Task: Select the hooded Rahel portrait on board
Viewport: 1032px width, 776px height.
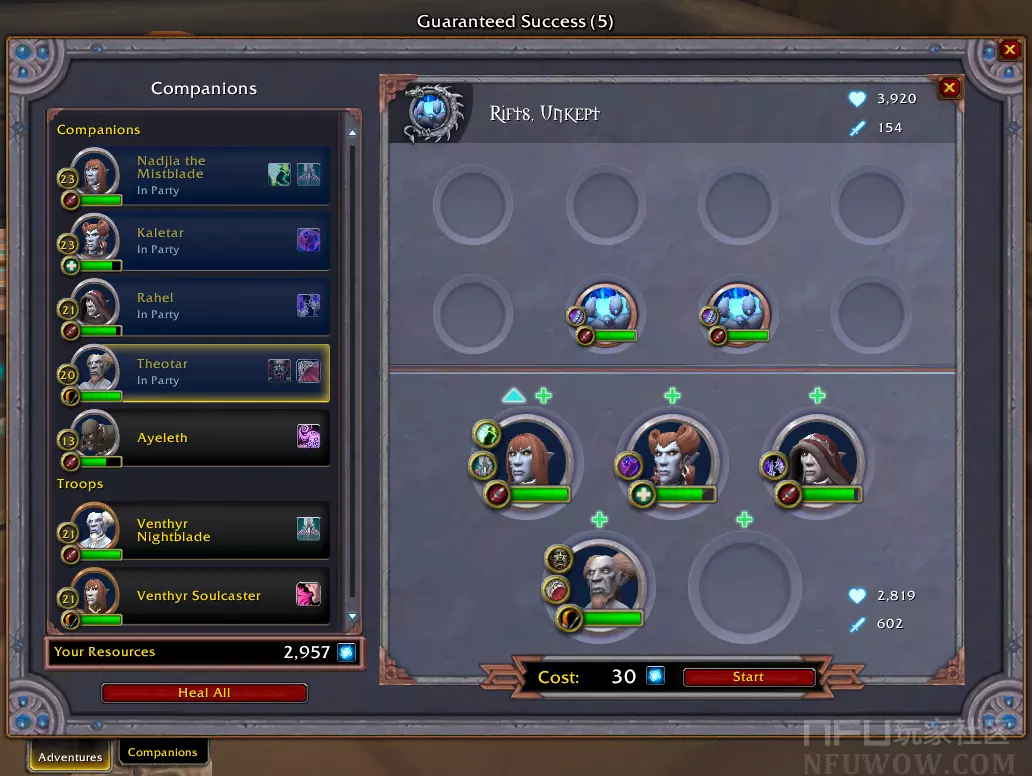Action: point(817,460)
